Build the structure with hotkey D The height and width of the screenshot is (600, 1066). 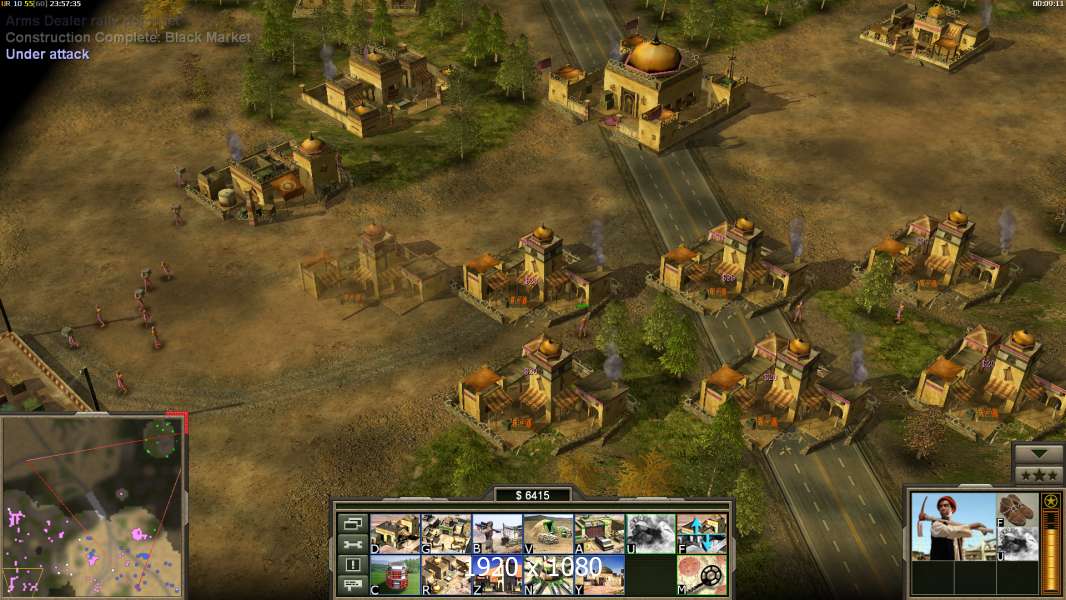[394, 534]
